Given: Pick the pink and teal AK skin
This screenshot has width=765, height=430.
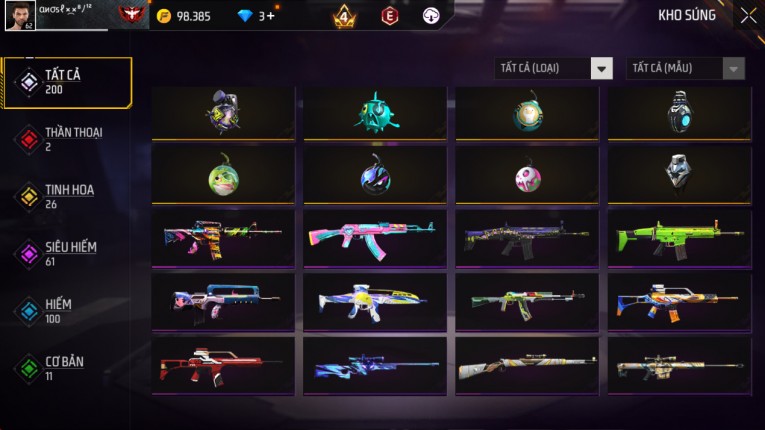Looking at the screenshot, I should tap(375, 237).
